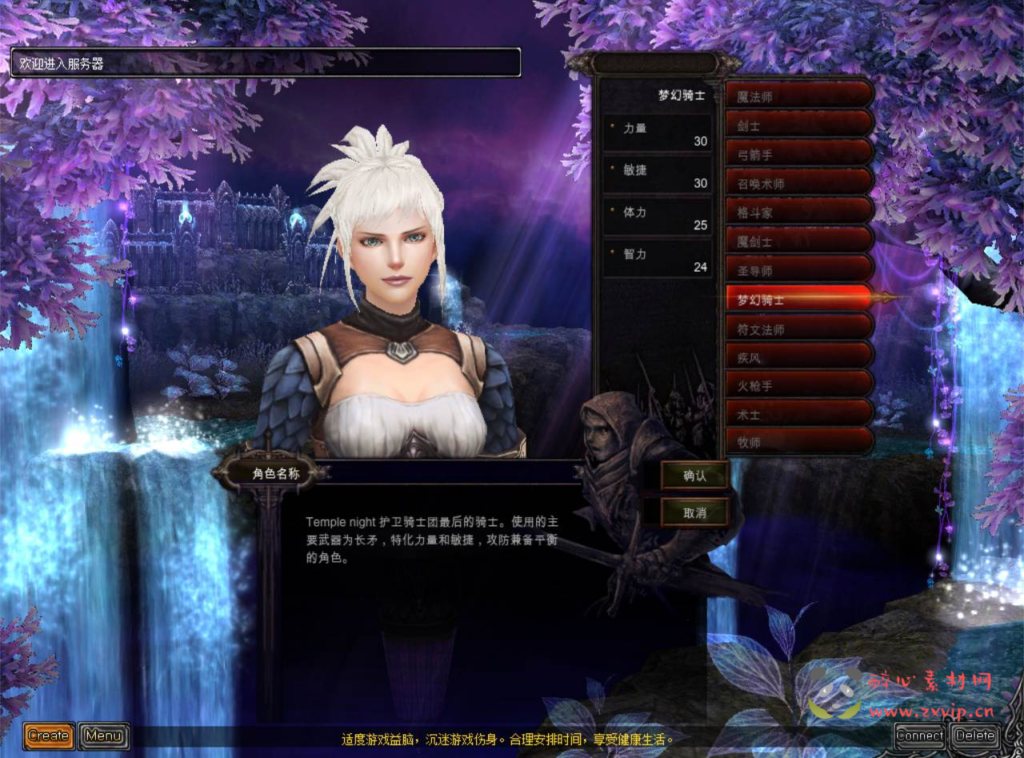This screenshot has width=1024, height=758.
Task: Click the Create button
Action: [x=49, y=736]
